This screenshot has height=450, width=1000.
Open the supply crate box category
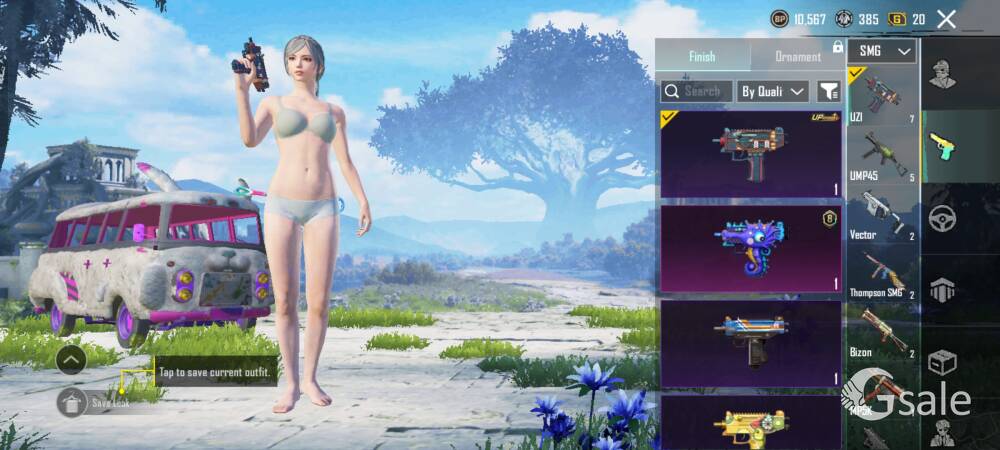942,362
